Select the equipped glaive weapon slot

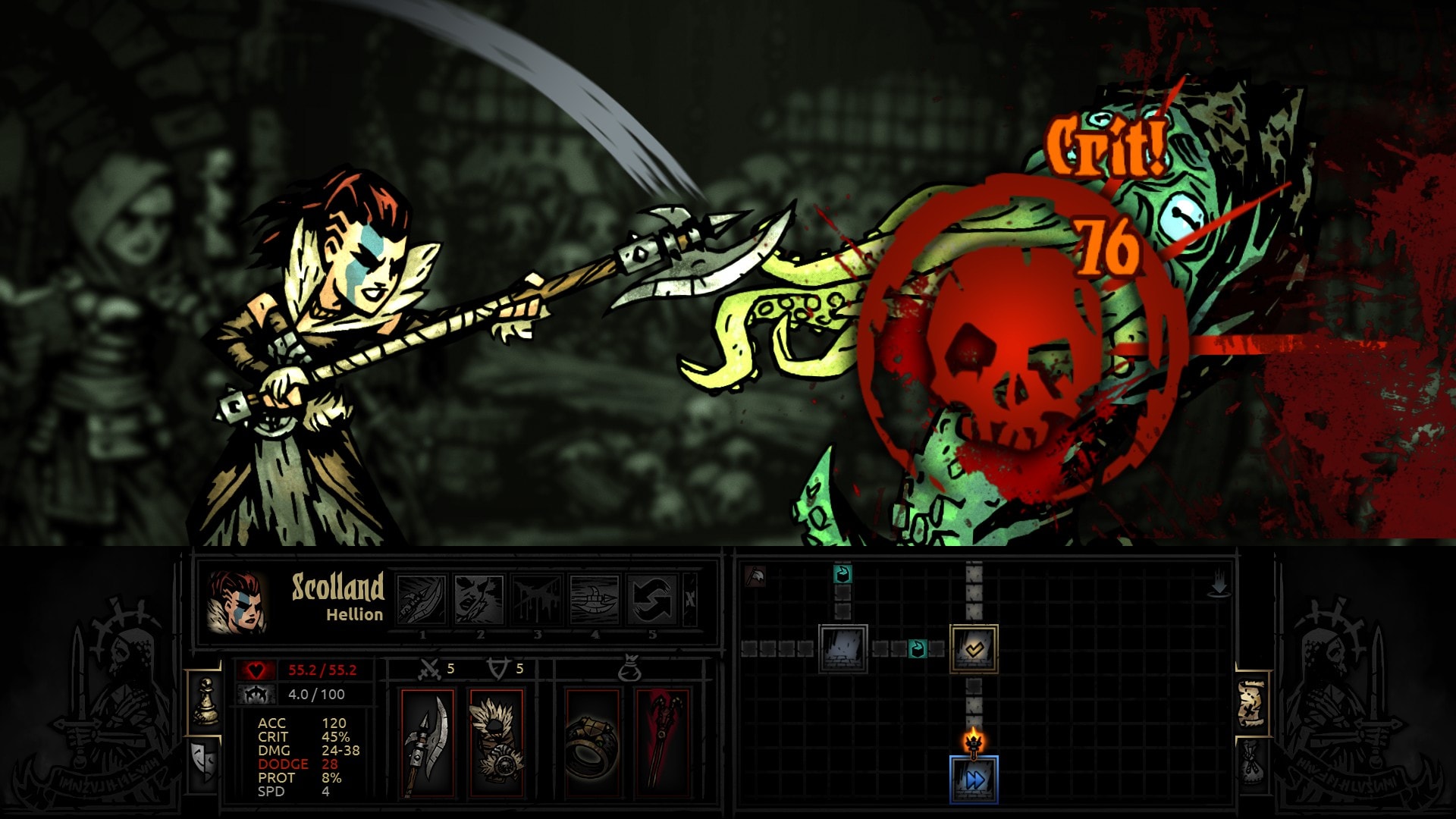coord(427,743)
